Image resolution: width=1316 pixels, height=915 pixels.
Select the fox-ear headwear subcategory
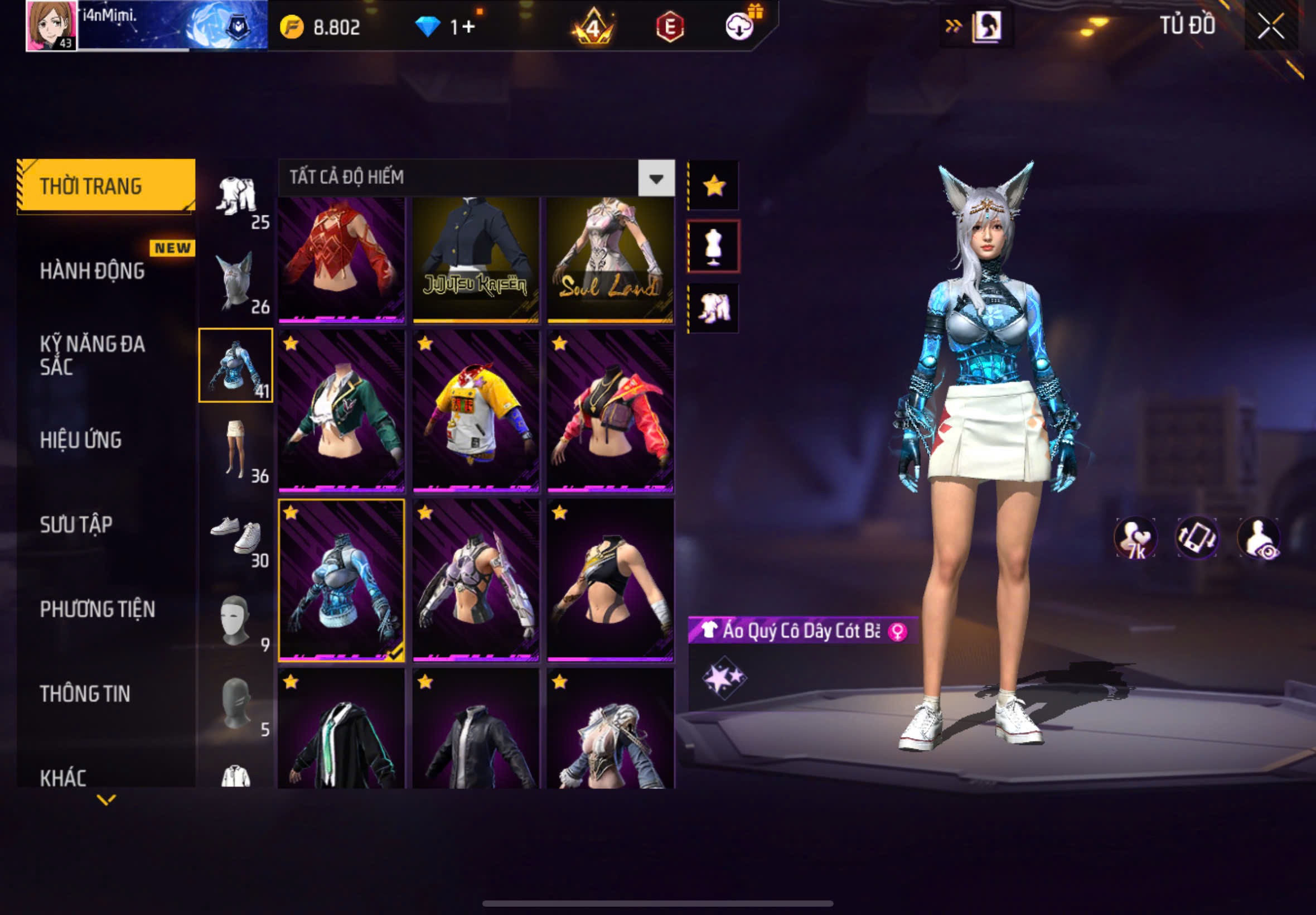tap(236, 281)
